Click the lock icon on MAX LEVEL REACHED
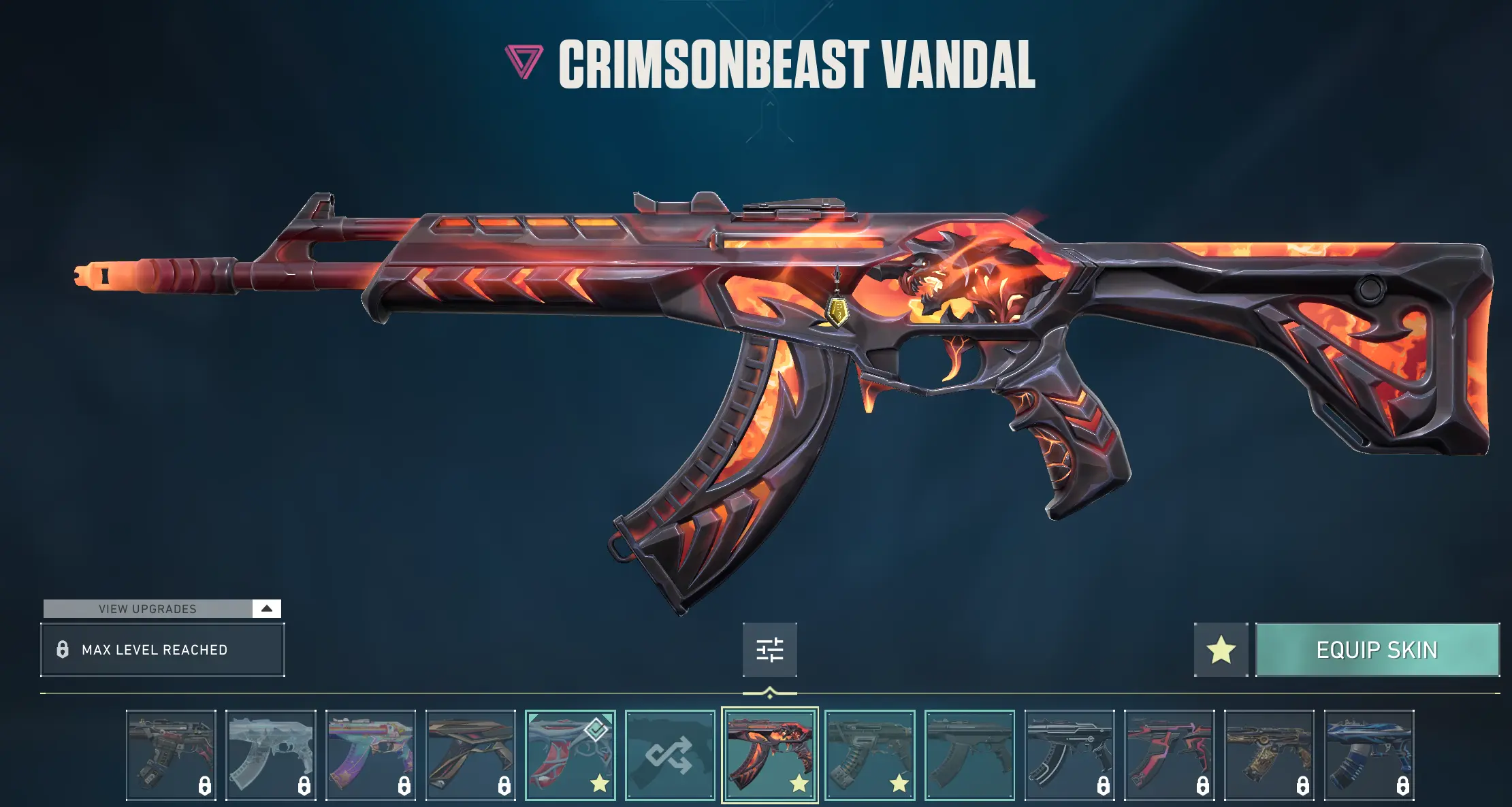Screen dimensions: 1512x807 [63, 650]
